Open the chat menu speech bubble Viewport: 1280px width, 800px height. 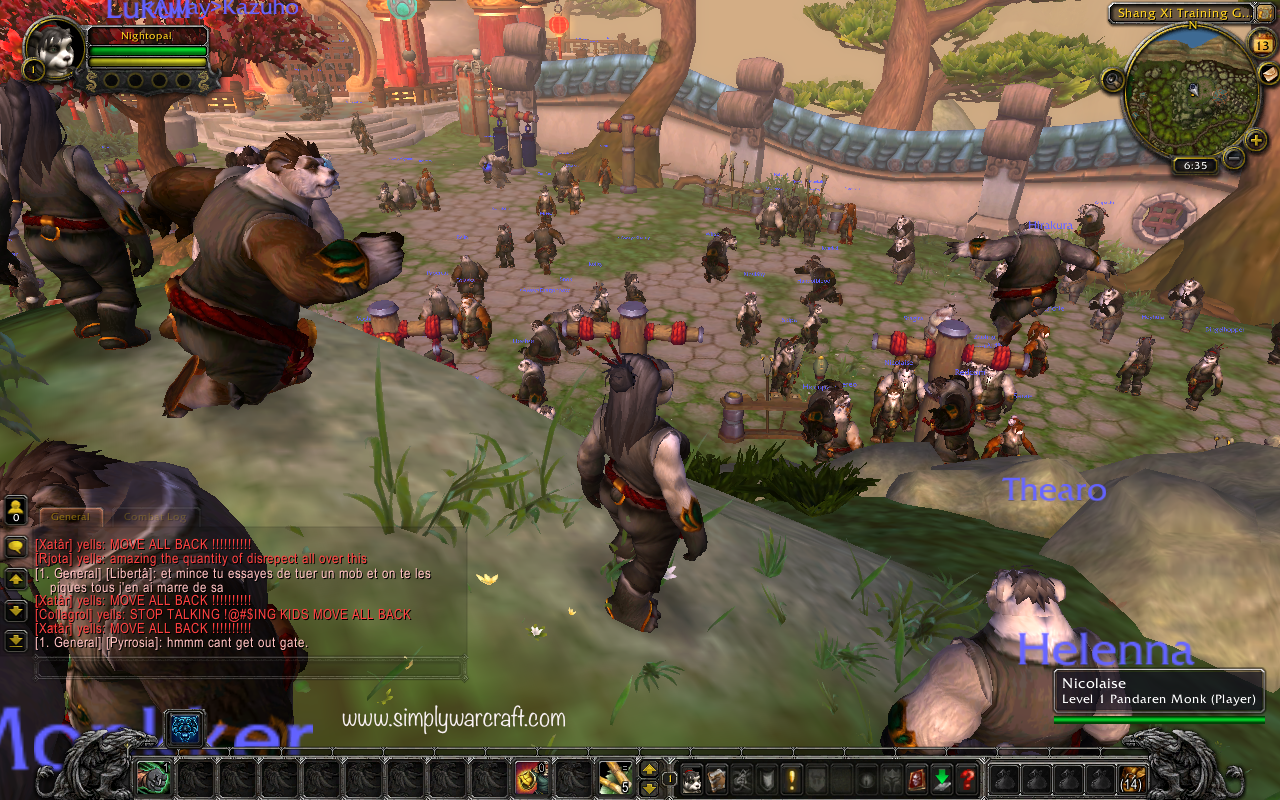click(14, 548)
